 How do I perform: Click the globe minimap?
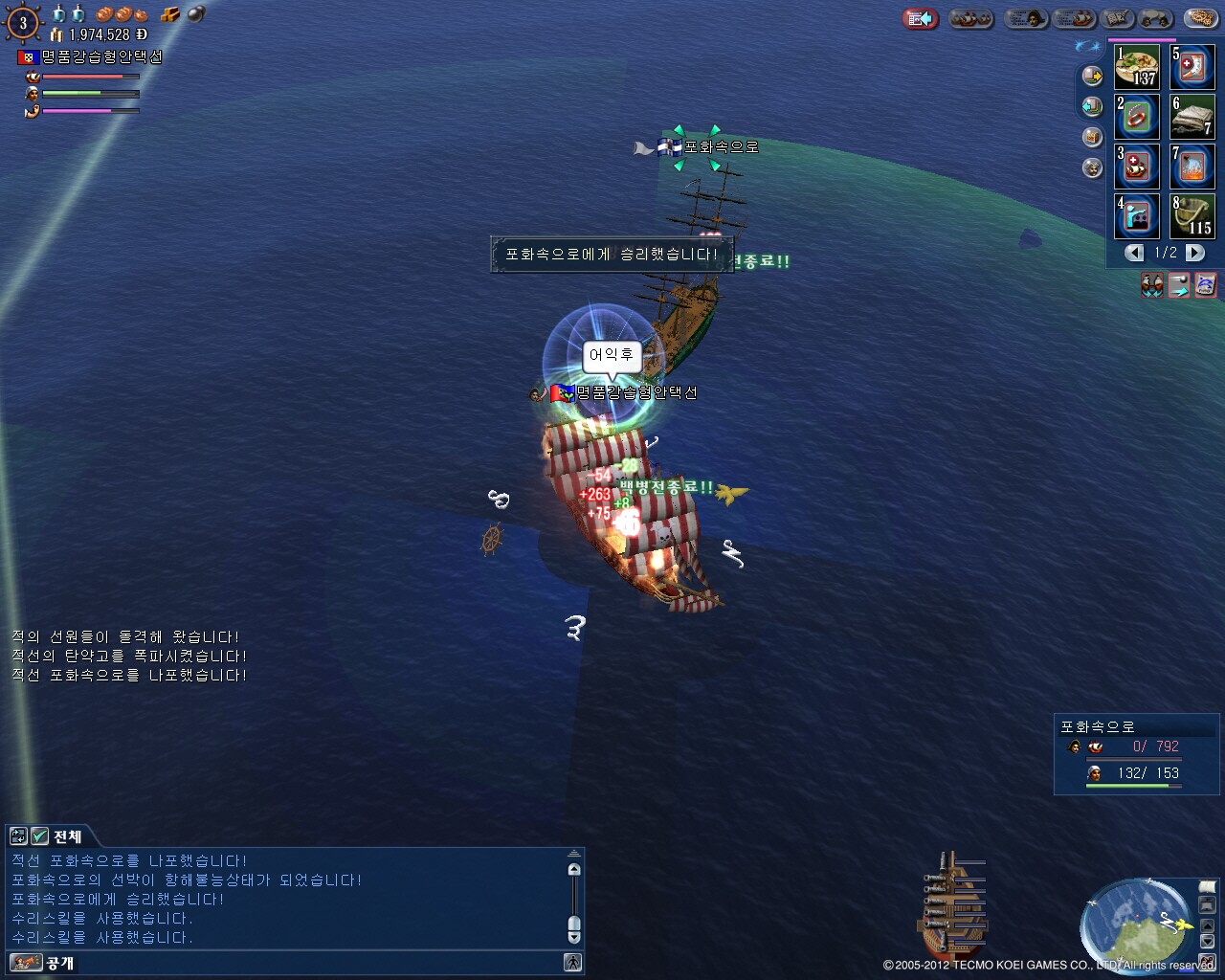[1136, 924]
